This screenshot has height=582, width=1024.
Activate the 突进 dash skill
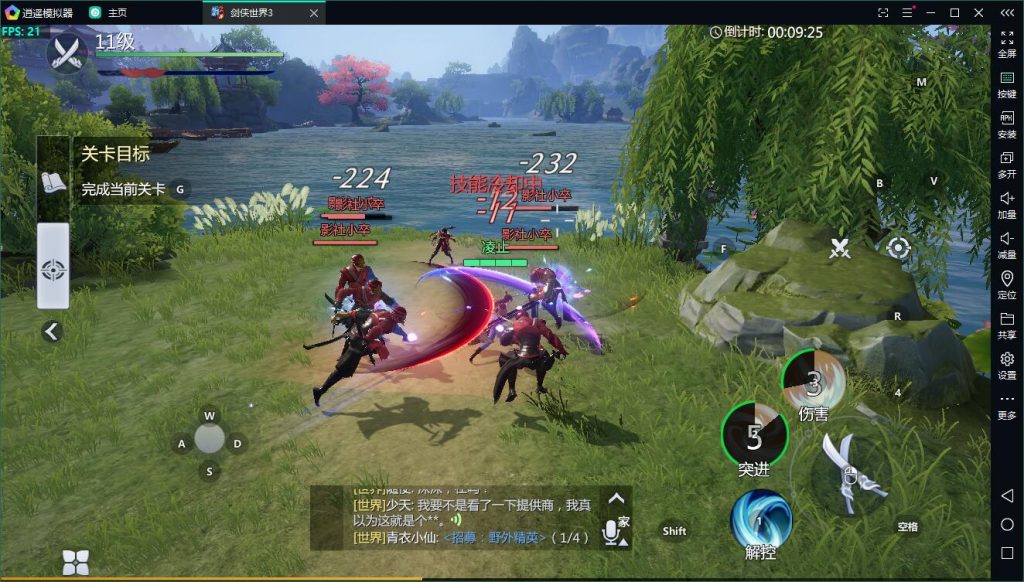point(754,436)
